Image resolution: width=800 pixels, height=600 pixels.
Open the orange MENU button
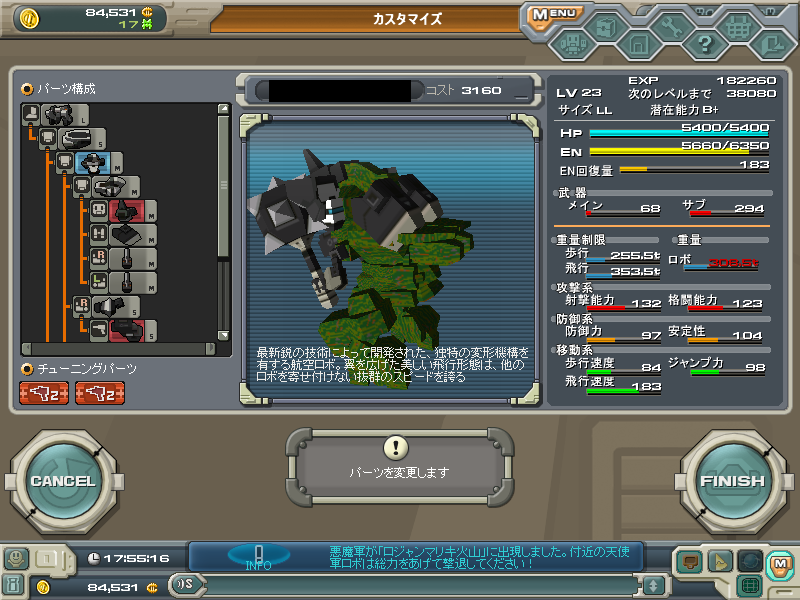(554, 14)
